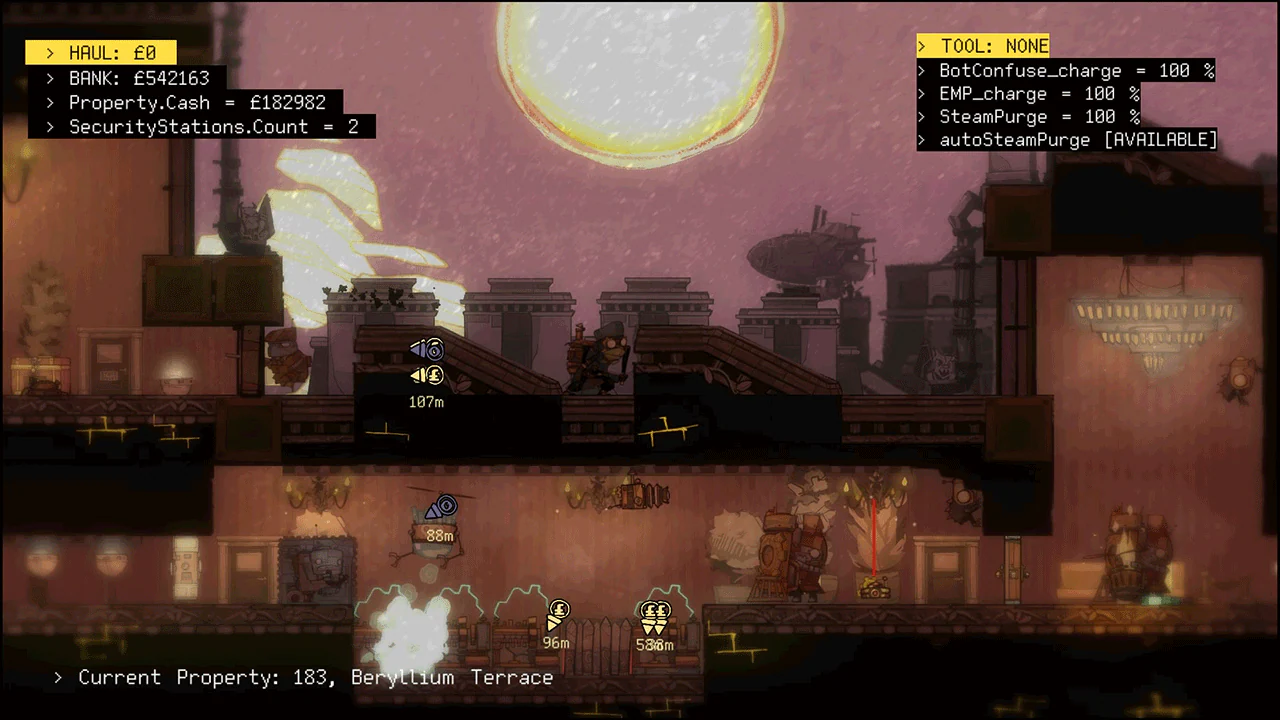Screen dimensions: 1280x720
Task: Click the pound coin waypoint at 96m
Action: 558,610
